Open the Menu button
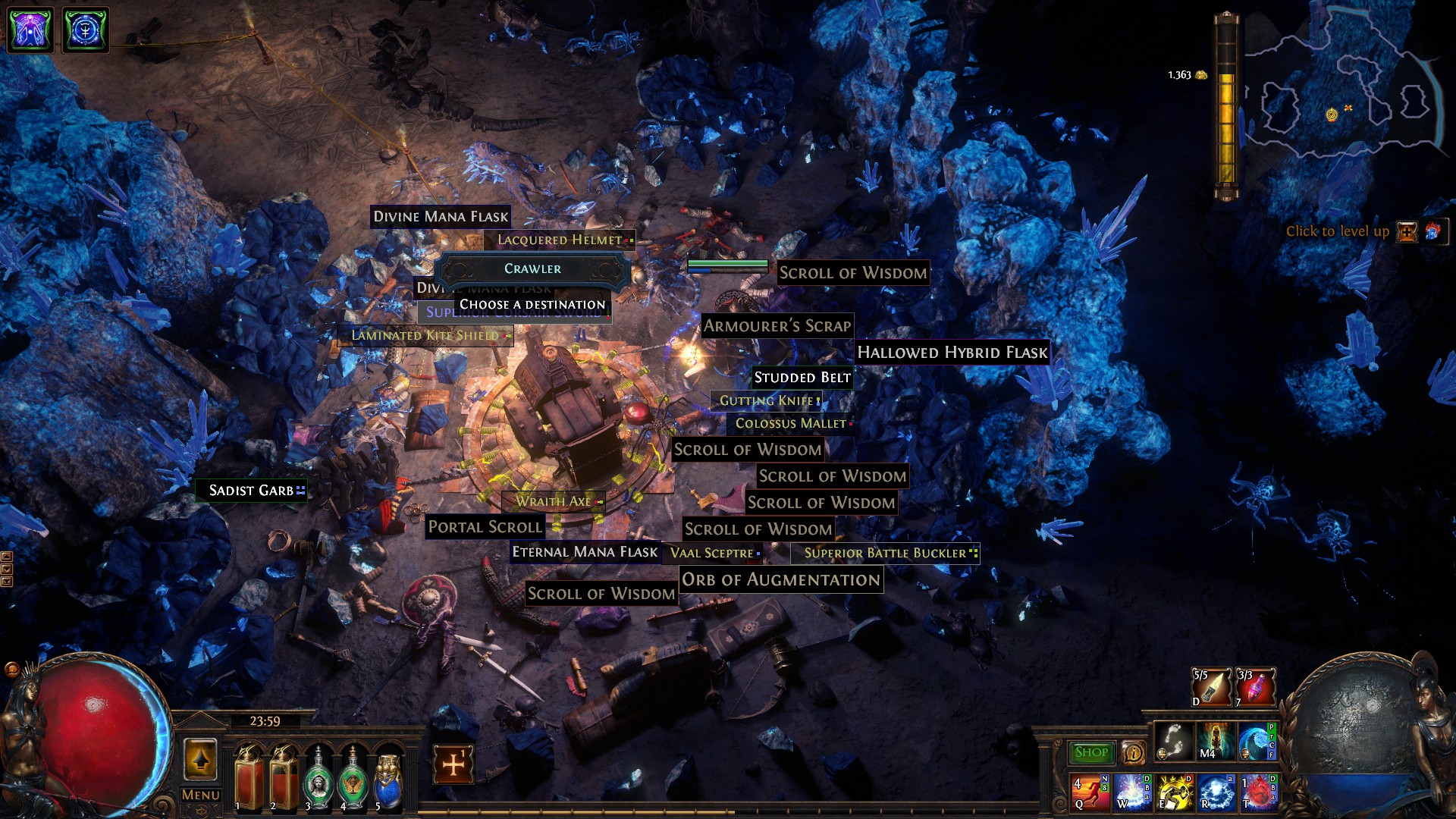This screenshot has height=819, width=1456. pyautogui.click(x=200, y=795)
